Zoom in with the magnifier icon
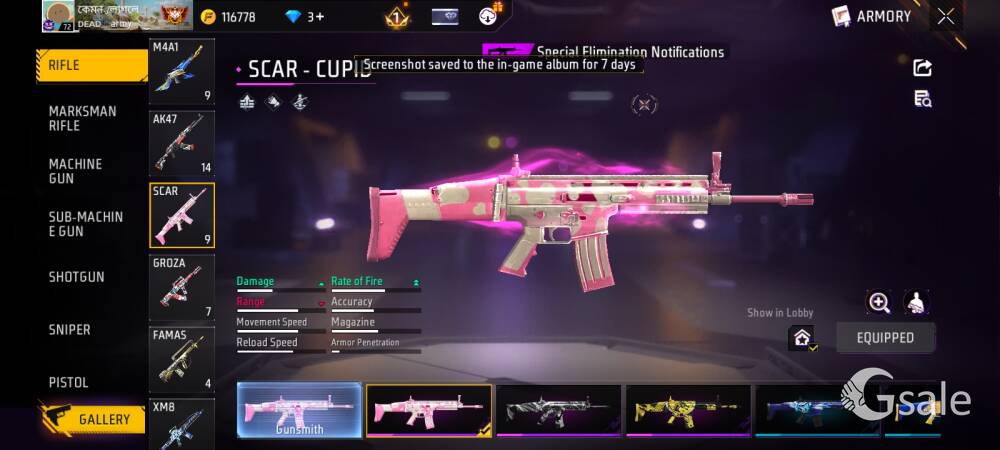 click(879, 302)
